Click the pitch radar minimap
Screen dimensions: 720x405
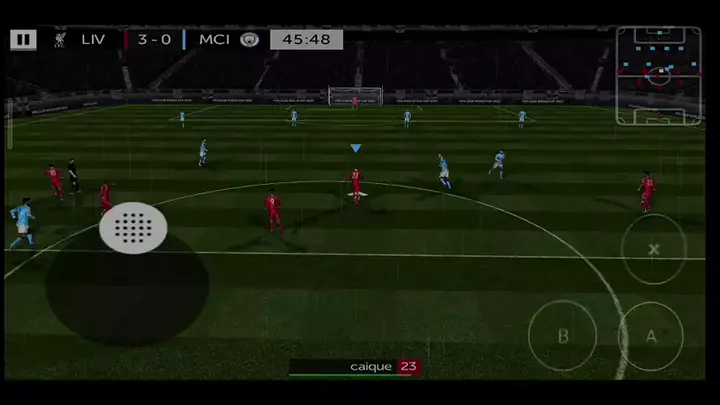pos(658,76)
